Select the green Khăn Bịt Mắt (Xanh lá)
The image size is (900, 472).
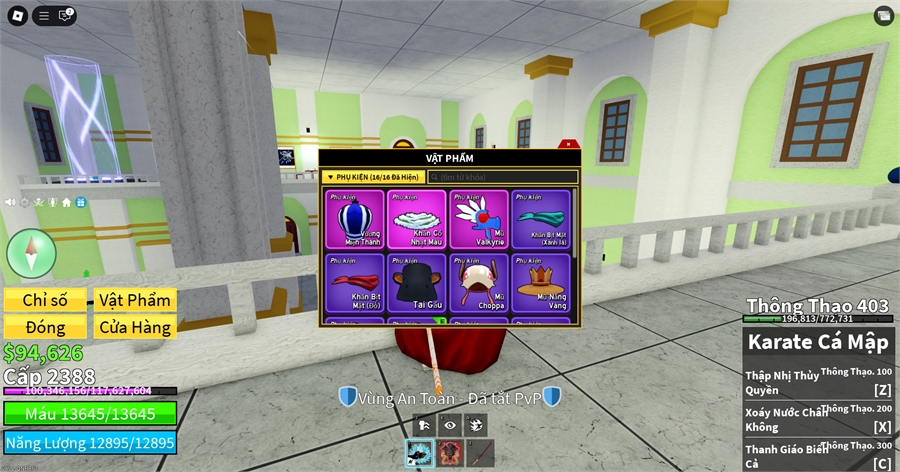pyautogui.click(x=541, y=219)
